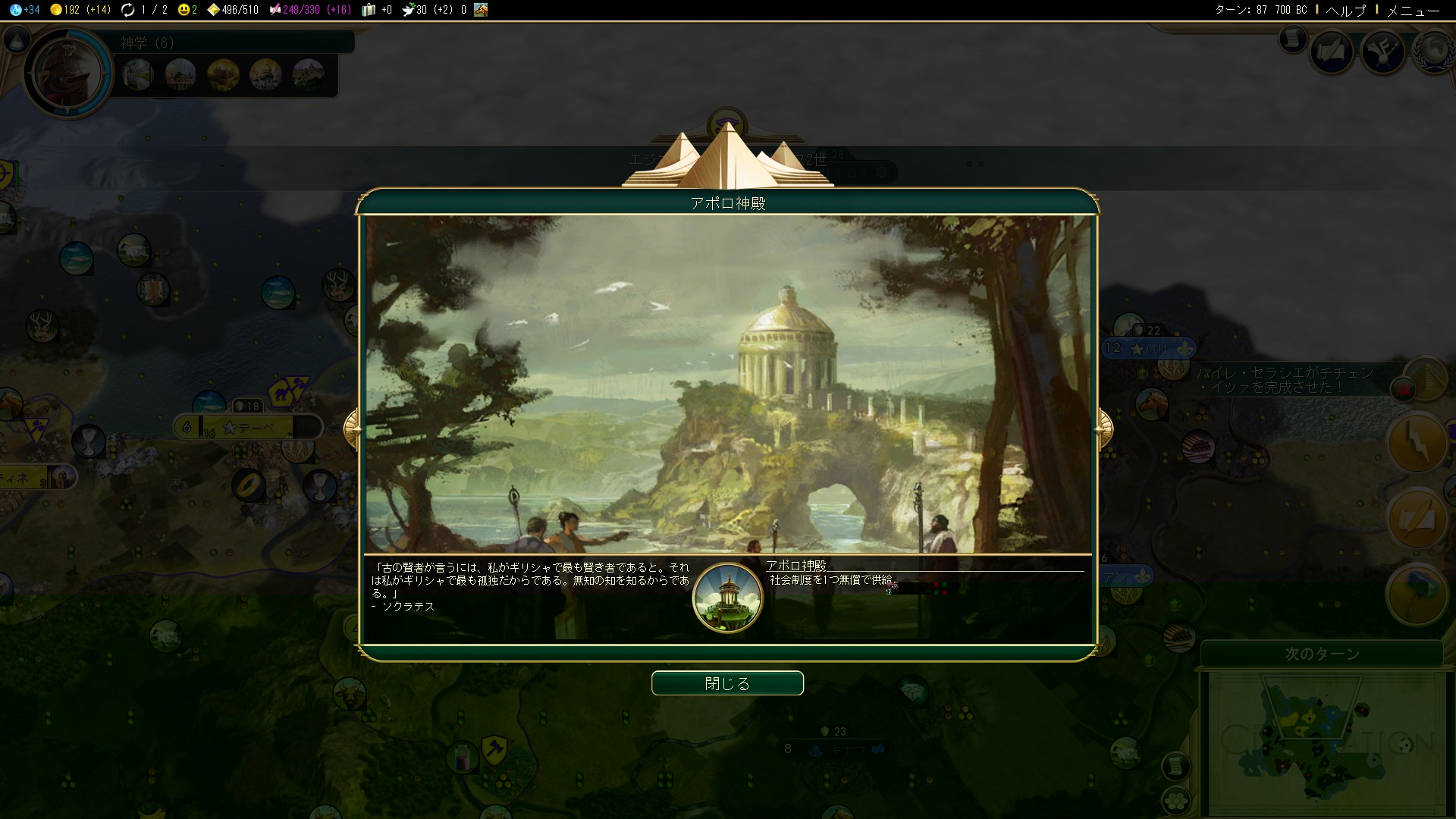Click the leader portrait in the corner
This screenshot has width=1456, height=819.
tap(68, 74)
